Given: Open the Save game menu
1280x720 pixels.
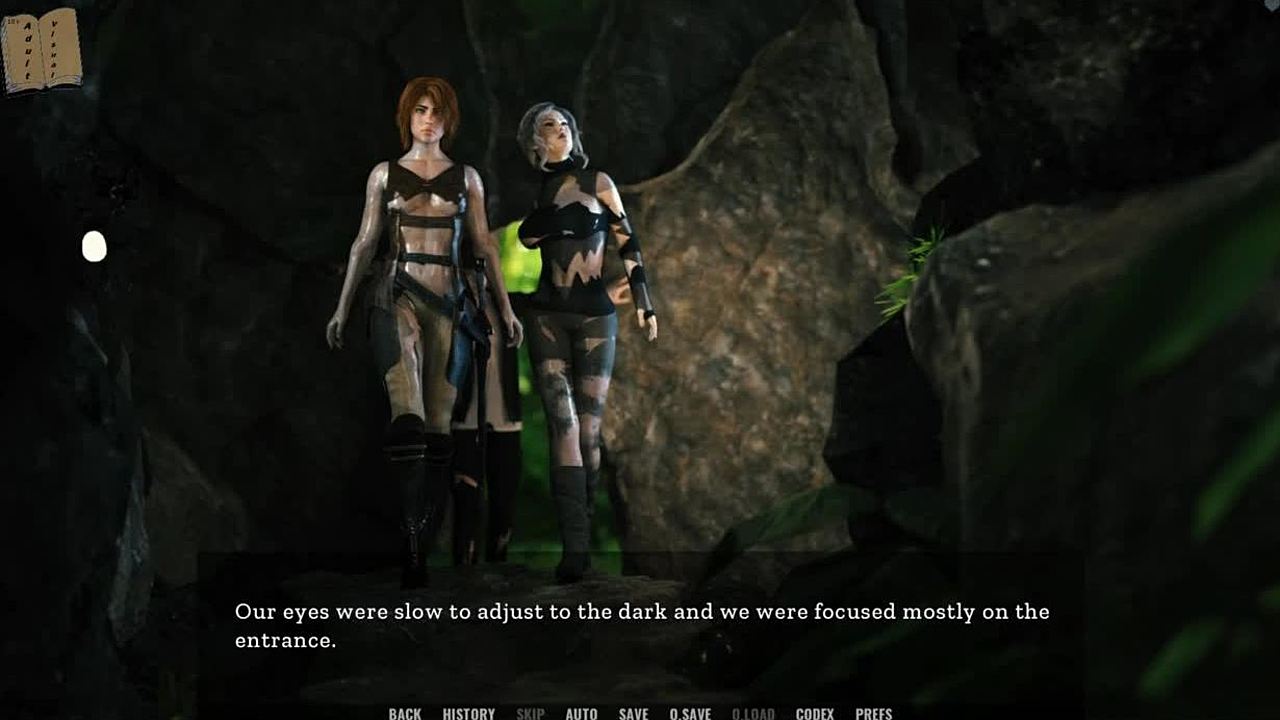Looking at the screenshot, I should pos(633,713).
